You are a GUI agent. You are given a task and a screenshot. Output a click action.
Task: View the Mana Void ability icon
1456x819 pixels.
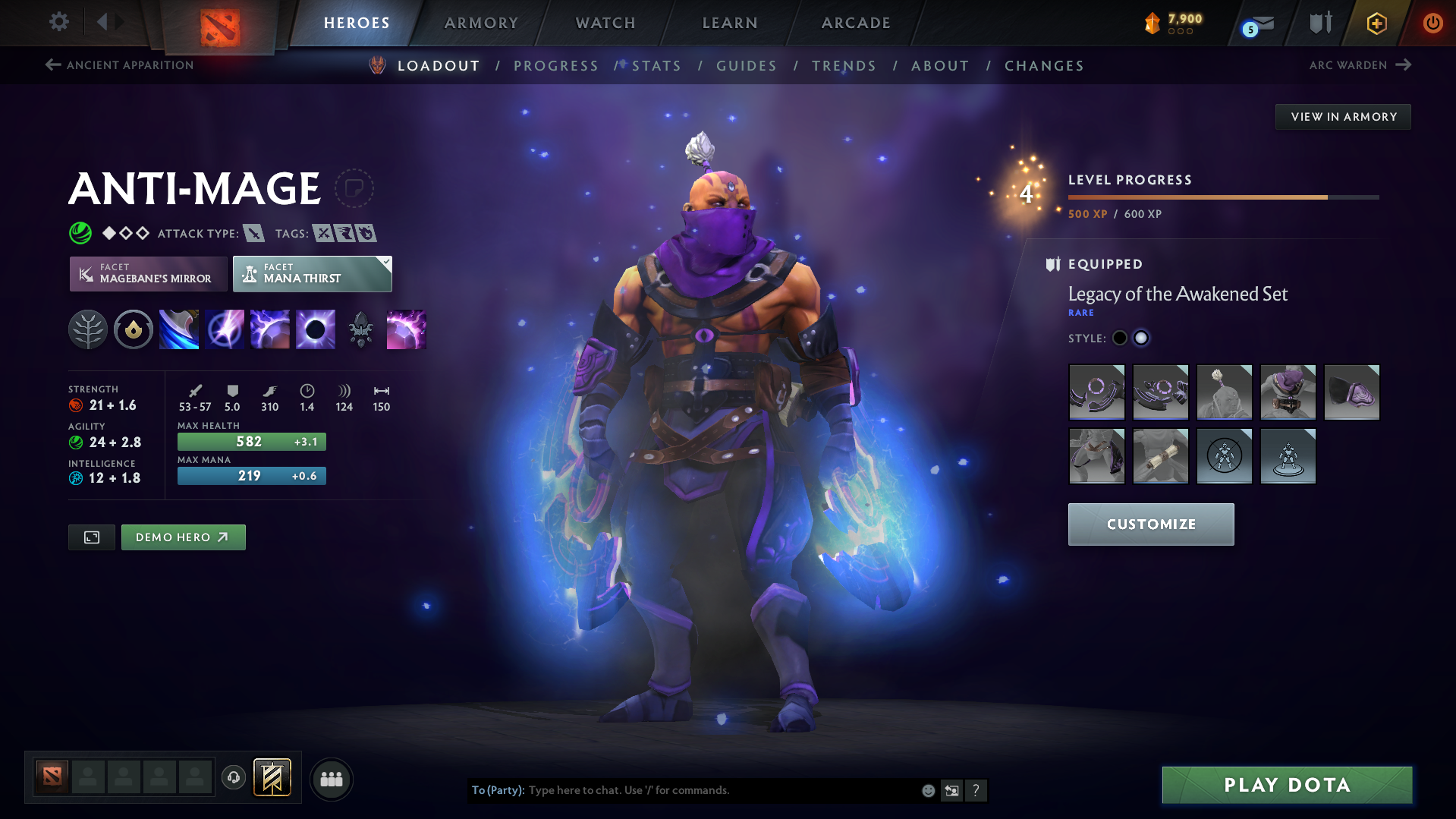pos(315,329)
